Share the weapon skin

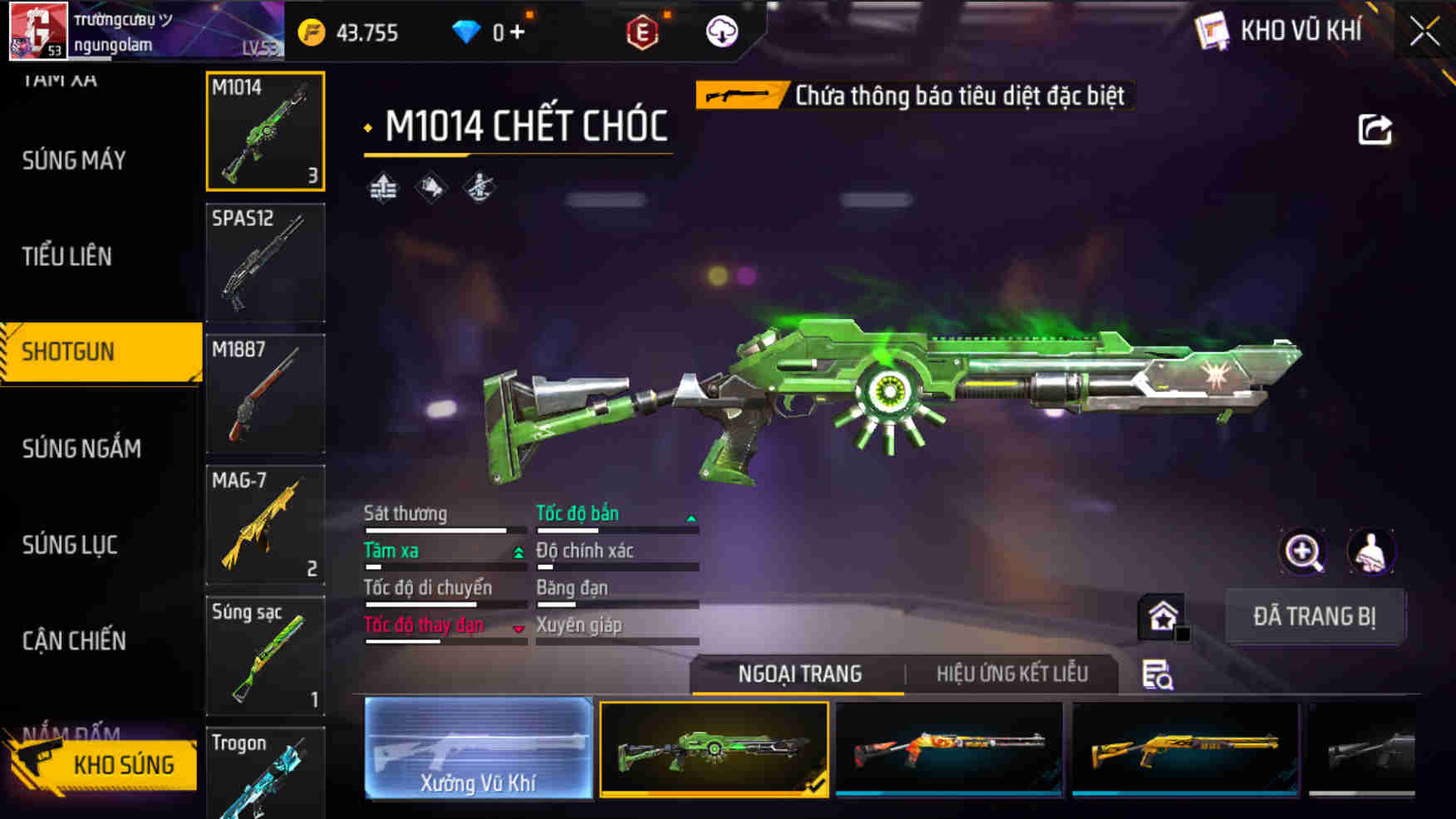click(1375, 130)
